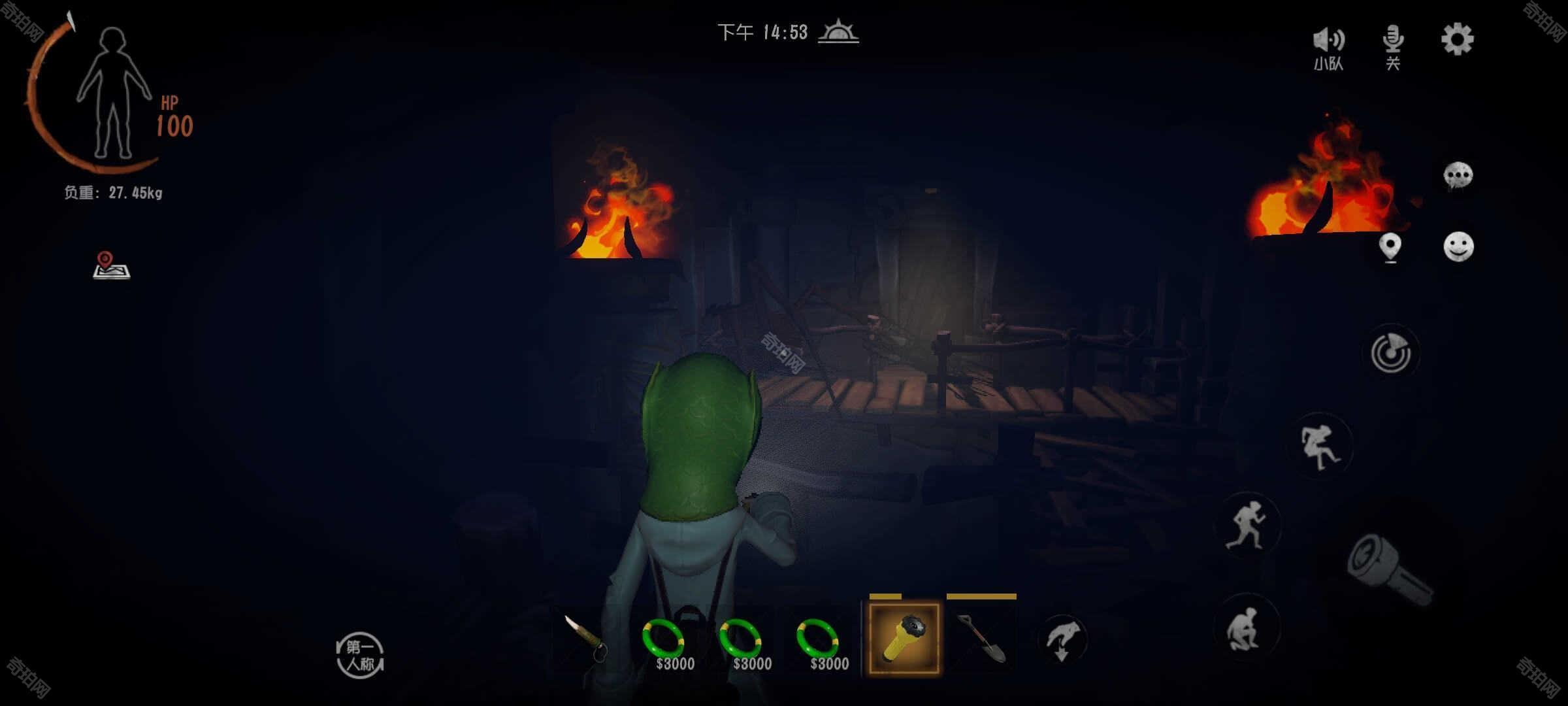Place a location pin marker
Viewport: 1568px width, 706px height.
point(1390,248)
